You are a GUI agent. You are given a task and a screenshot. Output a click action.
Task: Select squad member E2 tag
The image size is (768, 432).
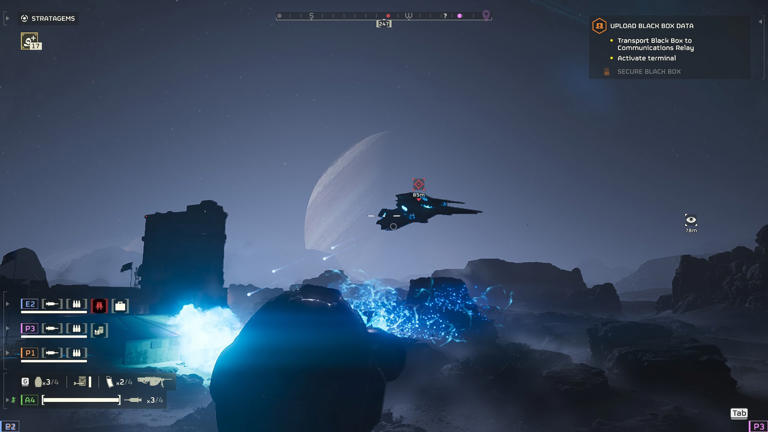30,304
